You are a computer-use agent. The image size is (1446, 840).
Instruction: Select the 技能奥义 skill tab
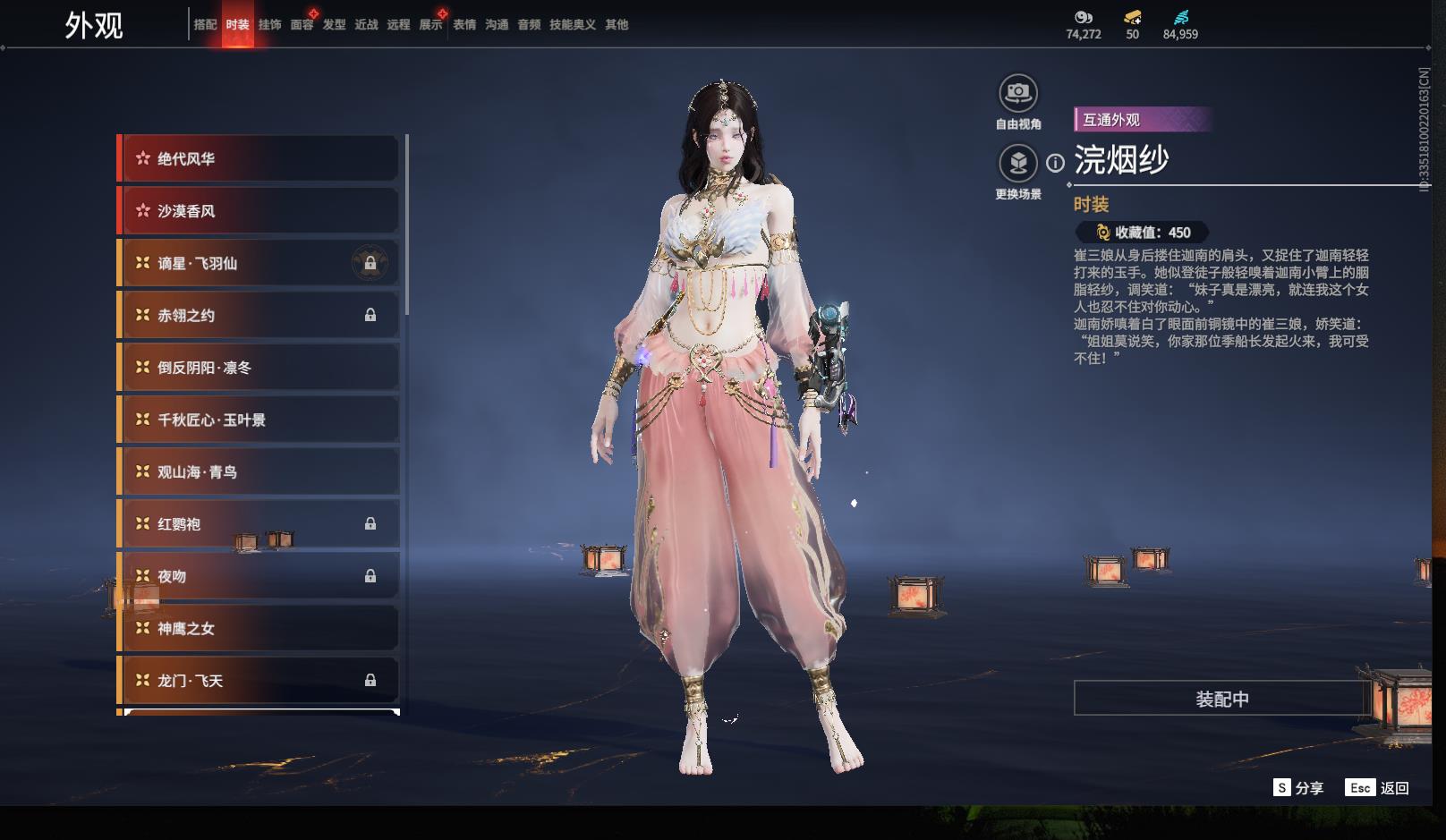tap(572, 25)
